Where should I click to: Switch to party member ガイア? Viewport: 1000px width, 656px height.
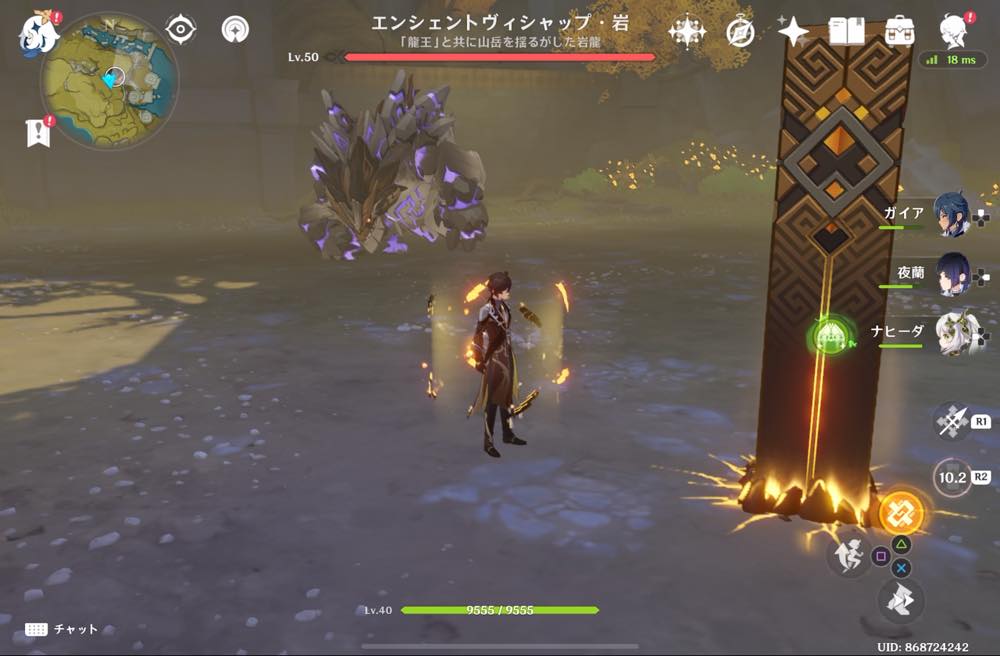click(x=951, y=215)
